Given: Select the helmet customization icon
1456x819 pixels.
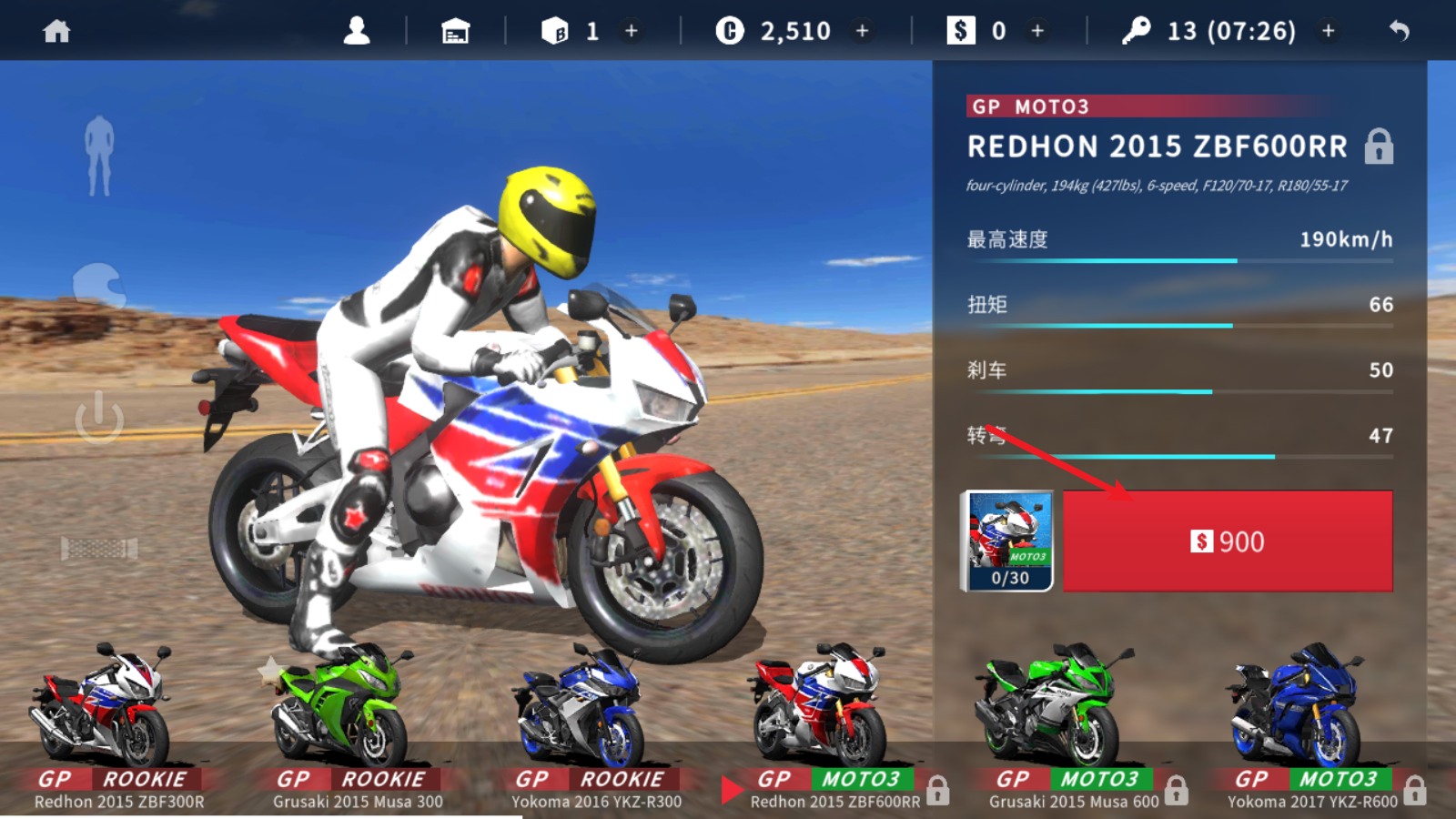Looking at the screenshot, I should pyautogui.click(x=99, y=285).
